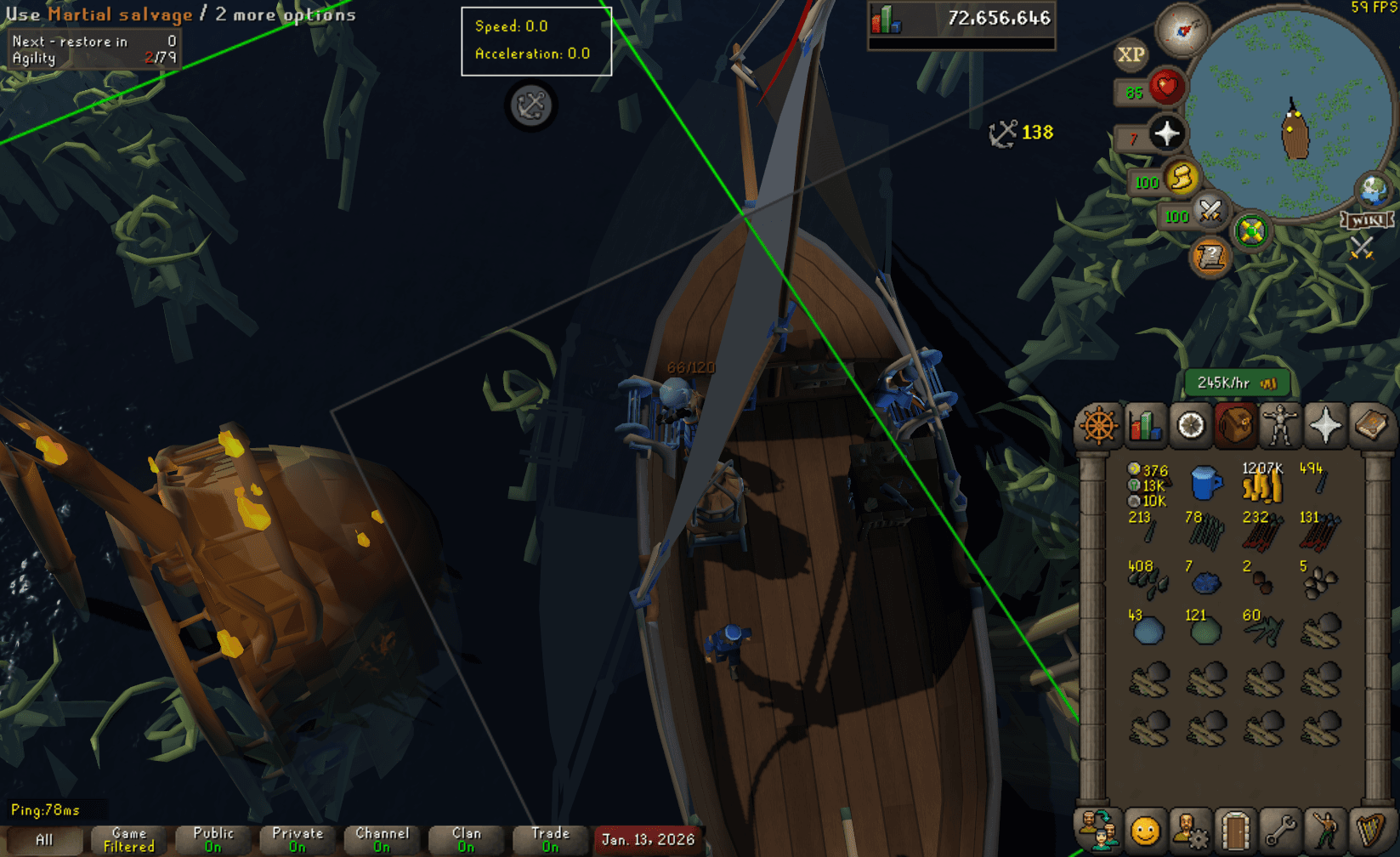Toggle Private chat off
The image size is (1400, 857).
[x=297, y=838]
